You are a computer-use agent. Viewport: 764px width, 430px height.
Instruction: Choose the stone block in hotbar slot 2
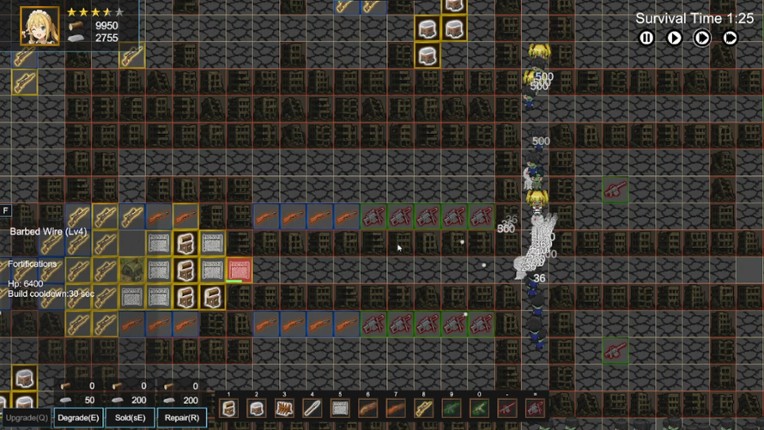[x=257, y=408]
